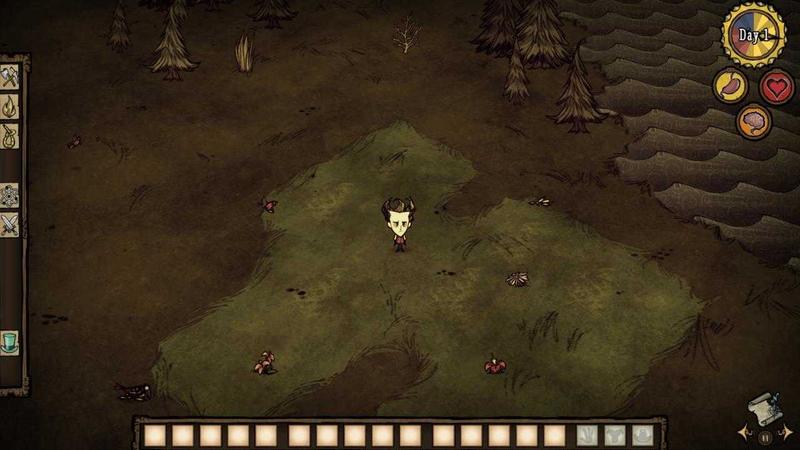Rotate the camera left with the arrow
800x450 pixels.
pyautogui.click(x=742, y=433)
